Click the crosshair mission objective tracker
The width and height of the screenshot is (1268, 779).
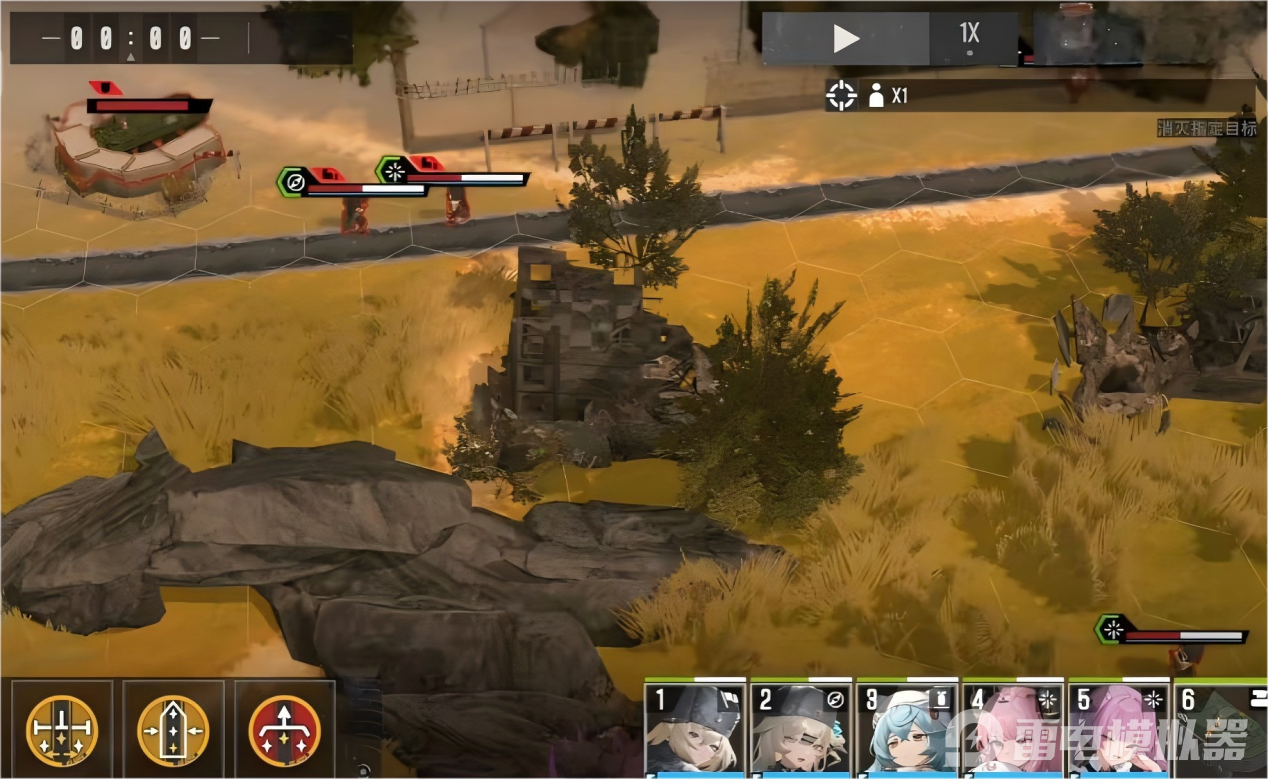pyautogui.click(x=841, y=96)
